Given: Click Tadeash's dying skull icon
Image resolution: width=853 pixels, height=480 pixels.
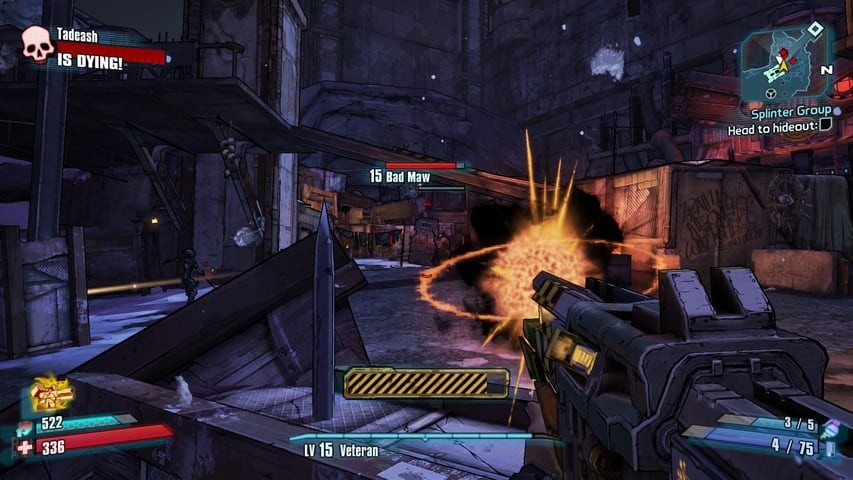Looking at the screenshot, I should [38, 44].
